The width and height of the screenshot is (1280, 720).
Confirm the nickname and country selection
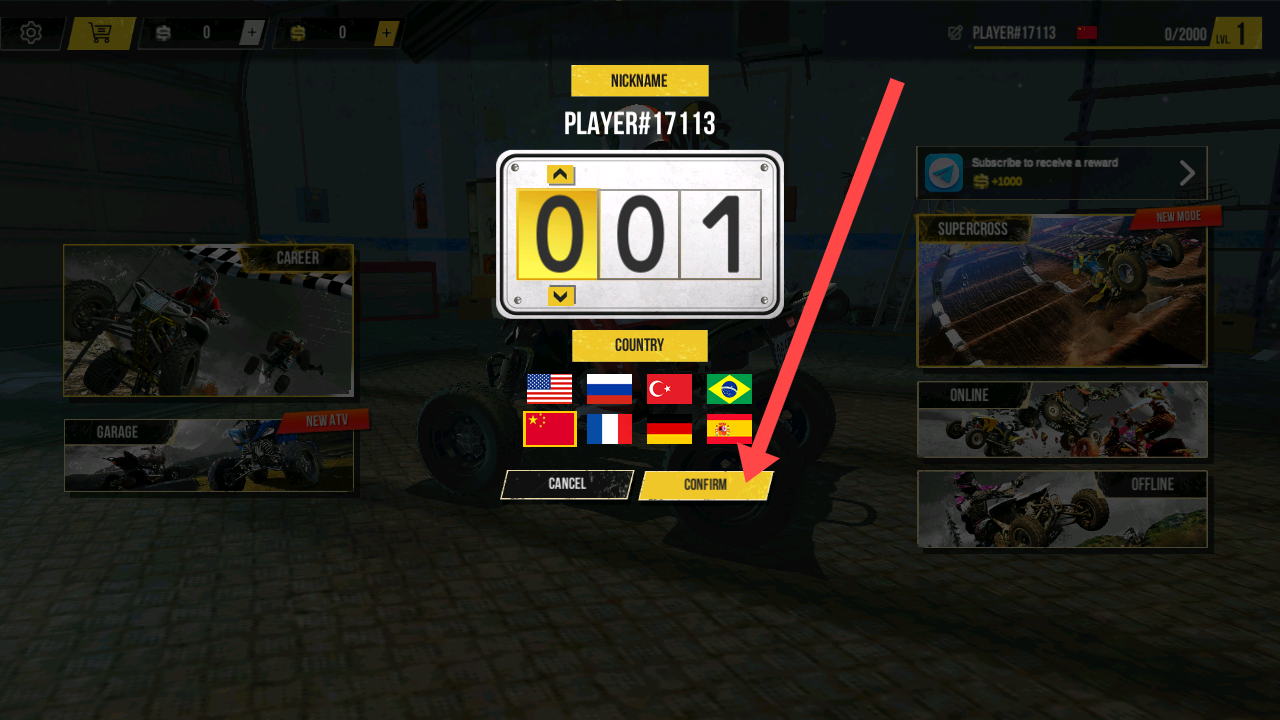click(705, 485)
